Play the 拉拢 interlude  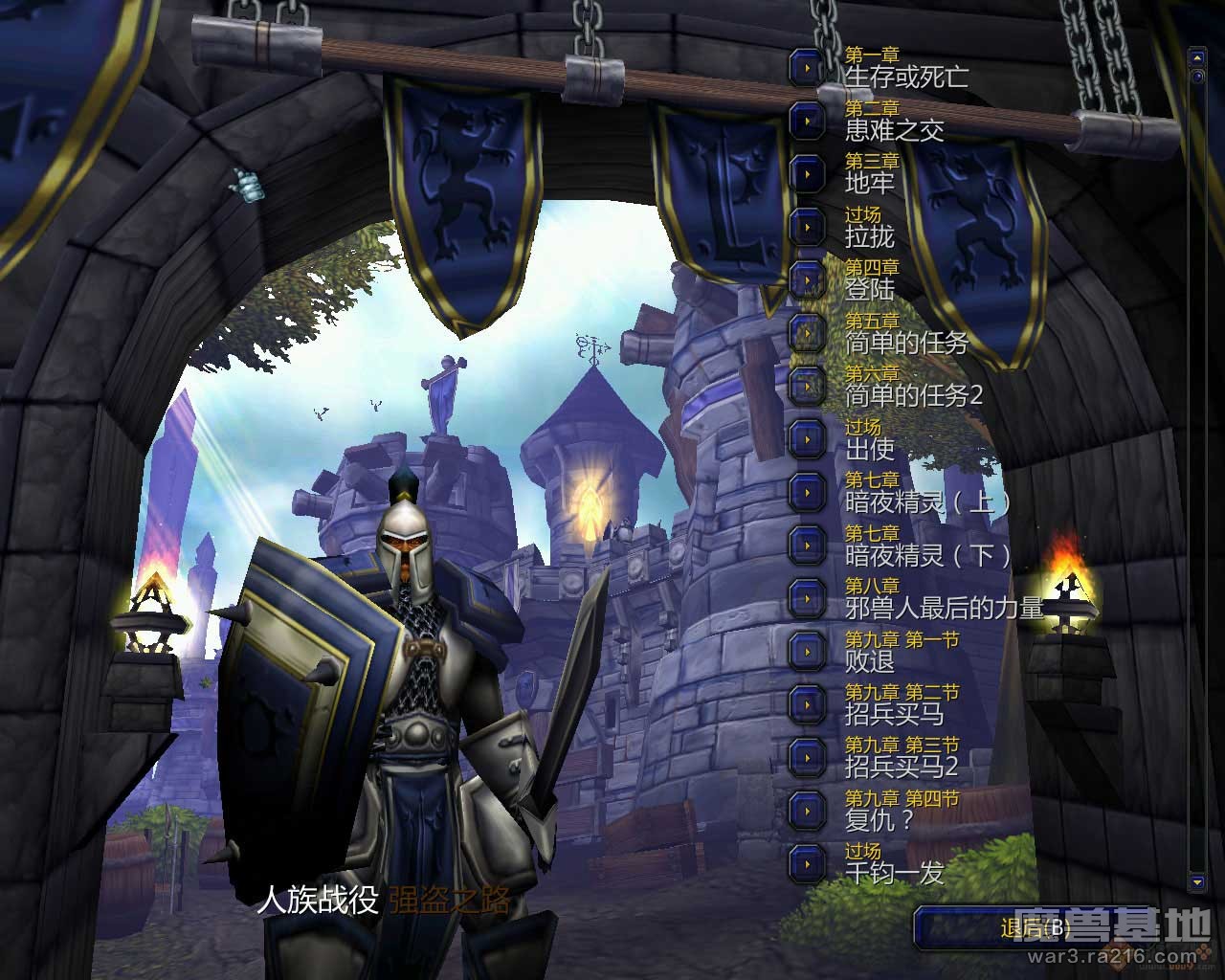pos(809,227)
